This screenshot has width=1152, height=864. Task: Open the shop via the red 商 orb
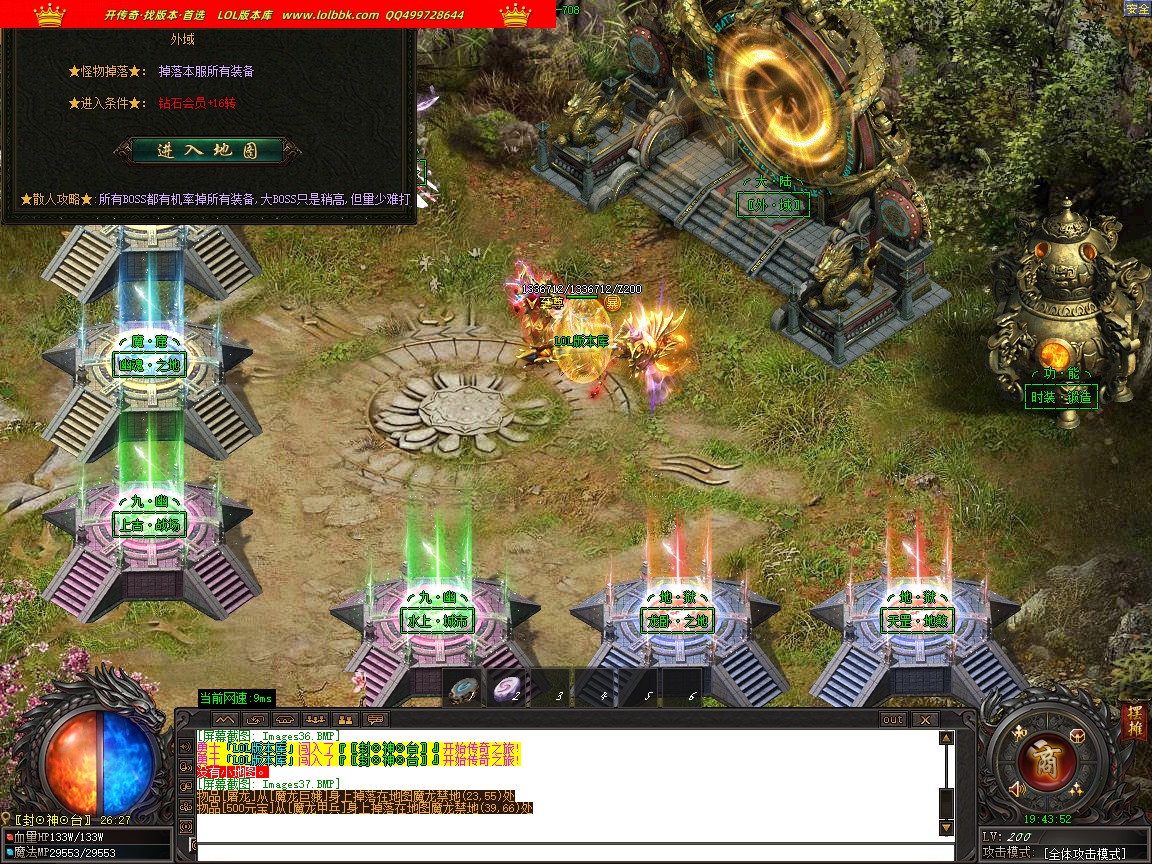tap(1046, 762)
